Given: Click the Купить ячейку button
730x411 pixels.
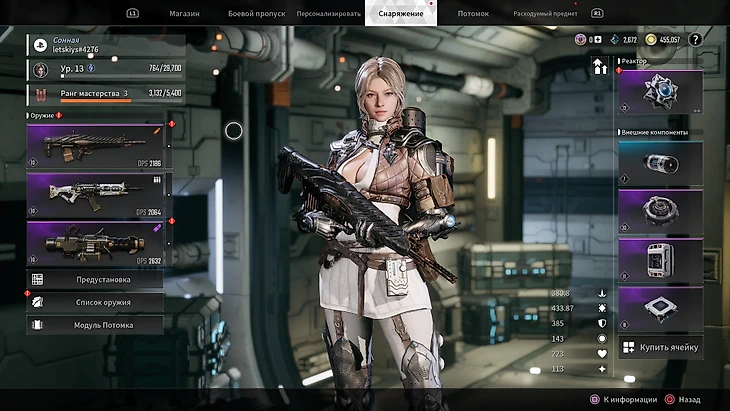Looking at the screenshot, I should point(660,347).
